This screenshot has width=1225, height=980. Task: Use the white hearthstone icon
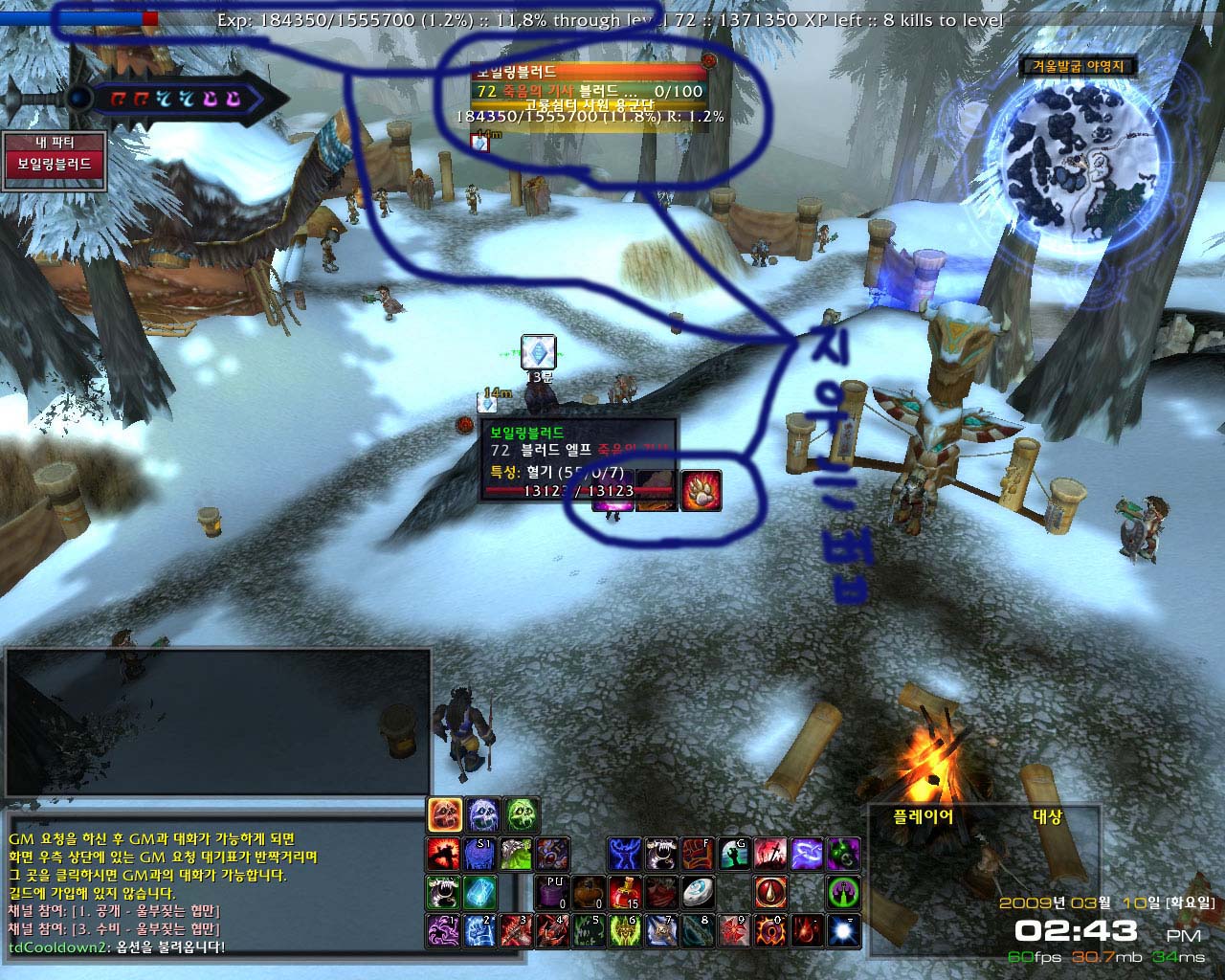click(698, 893)
